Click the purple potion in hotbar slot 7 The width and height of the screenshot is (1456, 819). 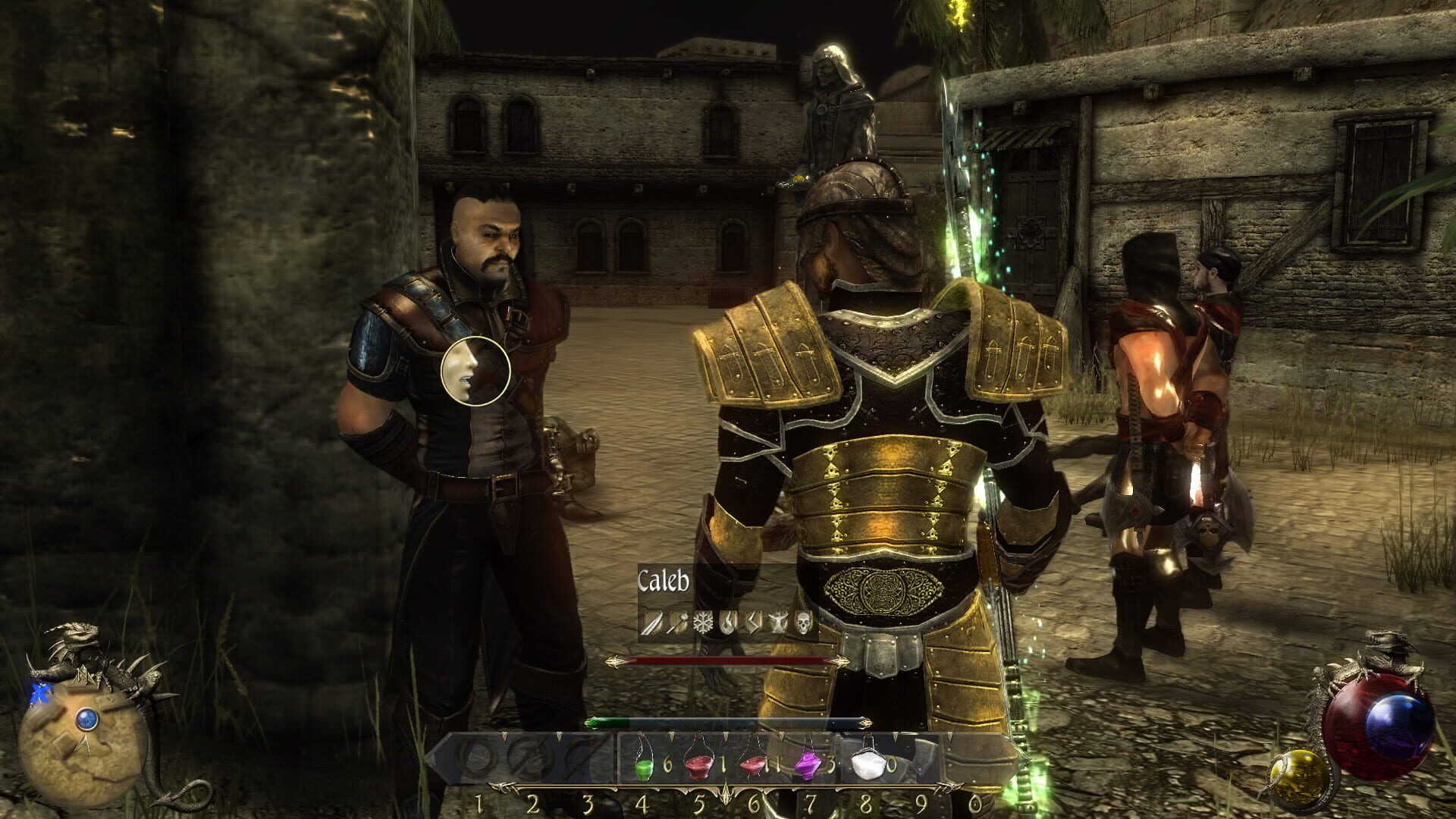coord(808,764)
